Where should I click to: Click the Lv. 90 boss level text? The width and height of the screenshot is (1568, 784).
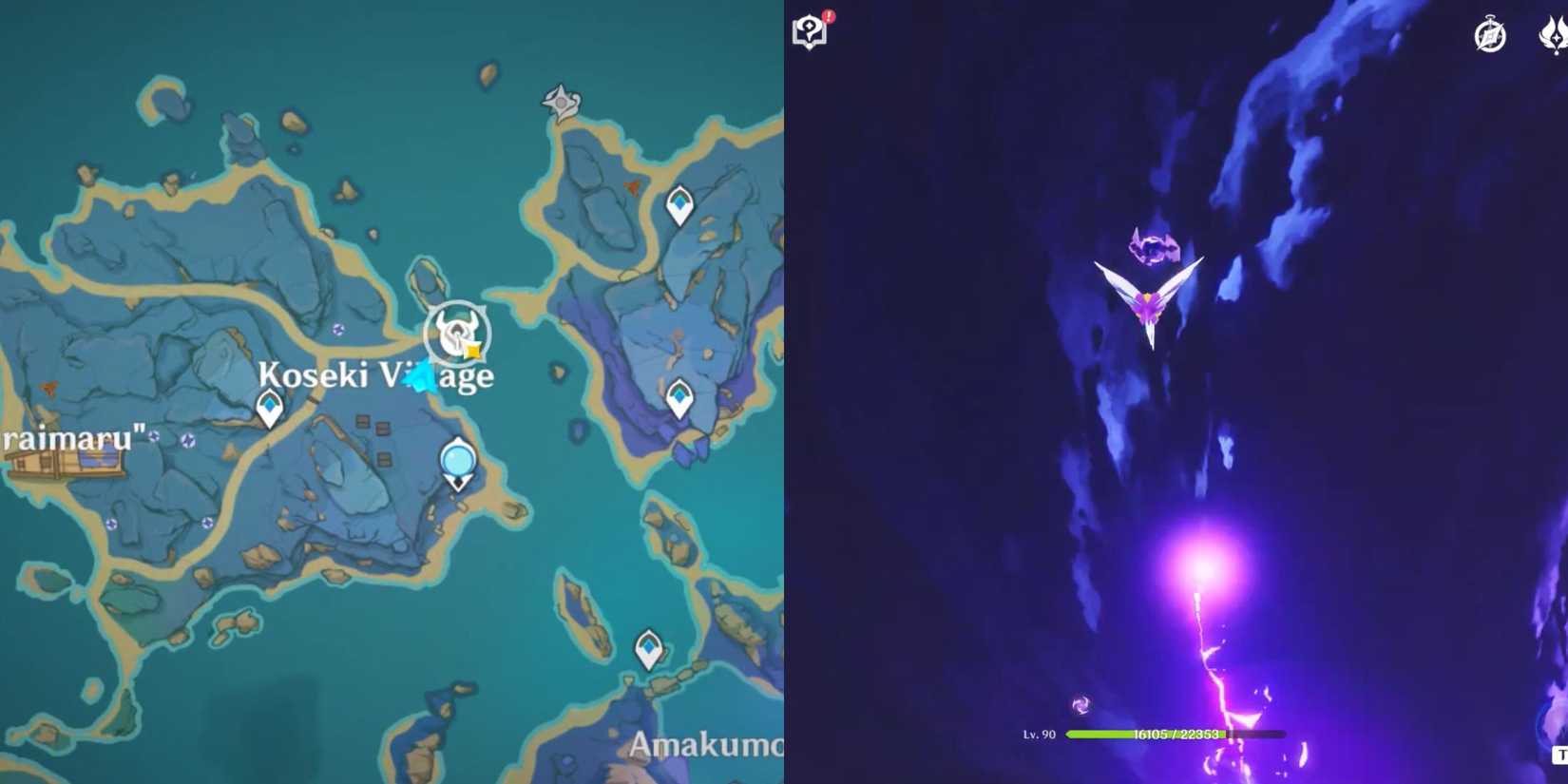point(1038,733)
